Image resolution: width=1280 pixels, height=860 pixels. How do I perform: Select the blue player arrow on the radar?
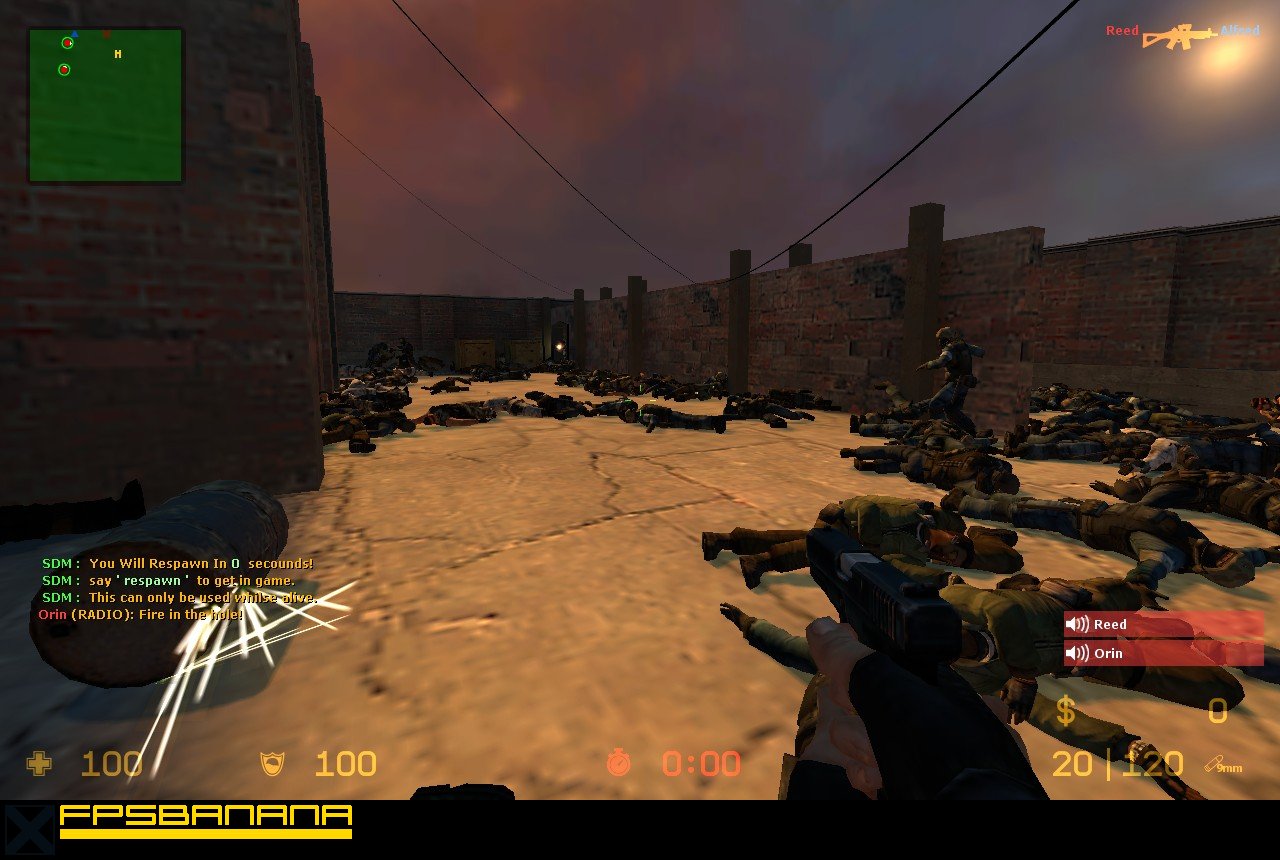tap(75, 33)
